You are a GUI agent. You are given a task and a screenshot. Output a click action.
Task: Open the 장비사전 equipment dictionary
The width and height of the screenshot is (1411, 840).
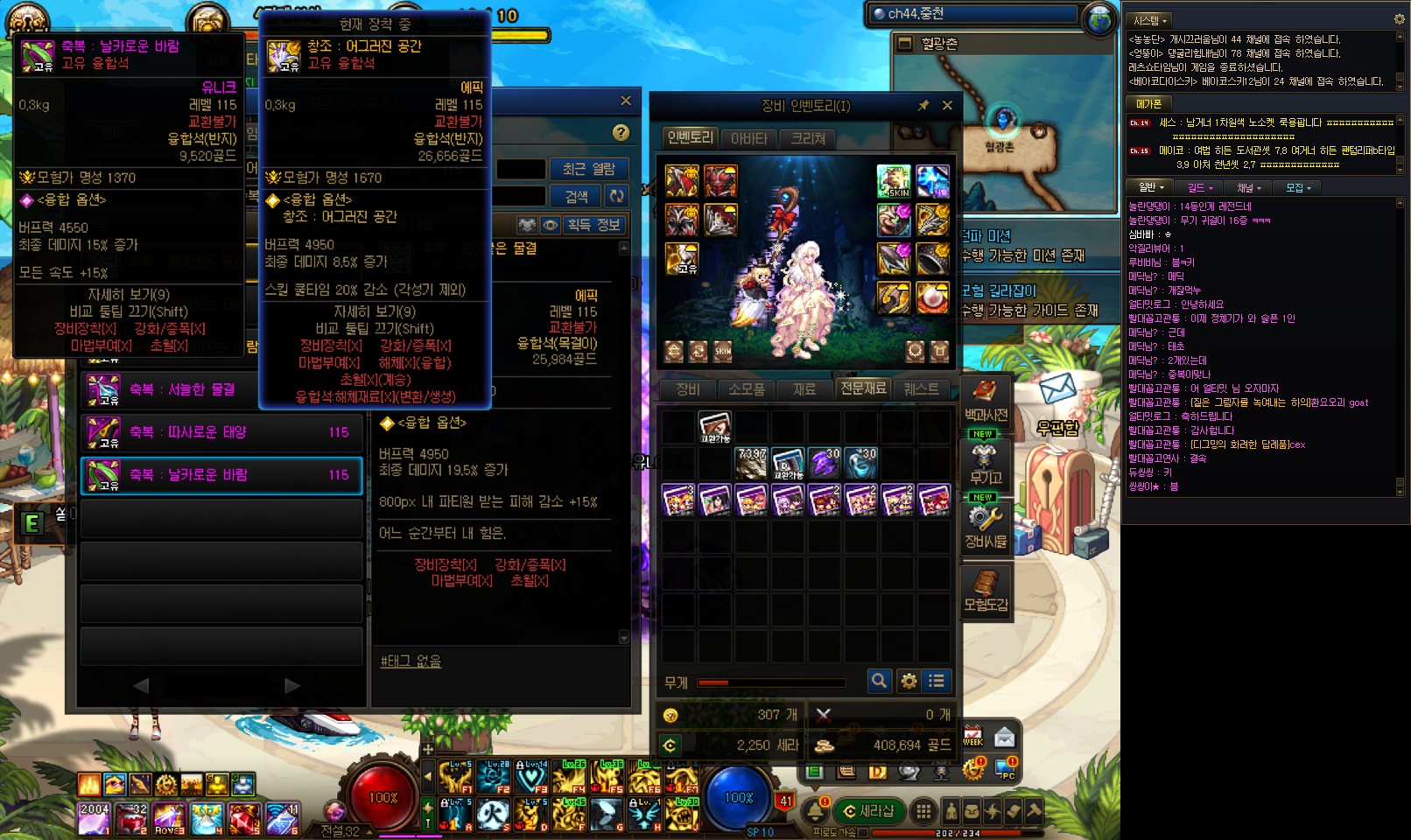[x=986, y=528]
